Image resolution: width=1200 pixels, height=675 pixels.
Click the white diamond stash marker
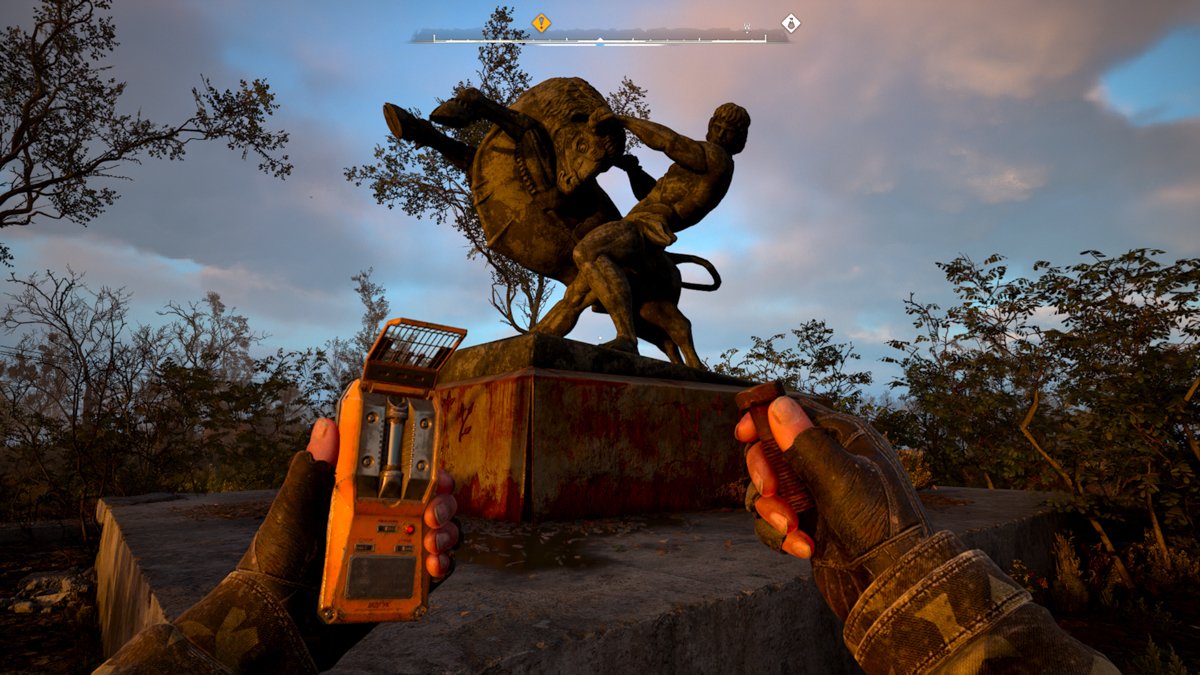coord(791,22)
